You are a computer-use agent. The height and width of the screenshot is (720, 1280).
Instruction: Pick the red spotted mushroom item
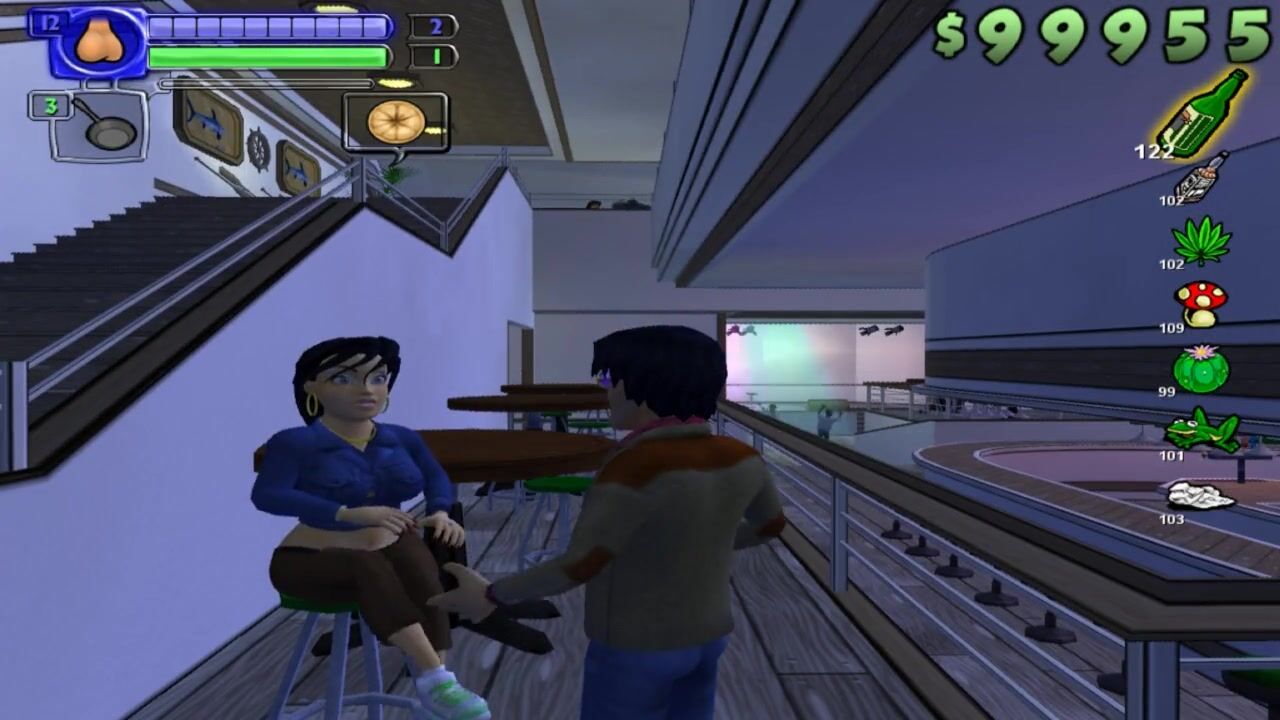pos(1201,303)
